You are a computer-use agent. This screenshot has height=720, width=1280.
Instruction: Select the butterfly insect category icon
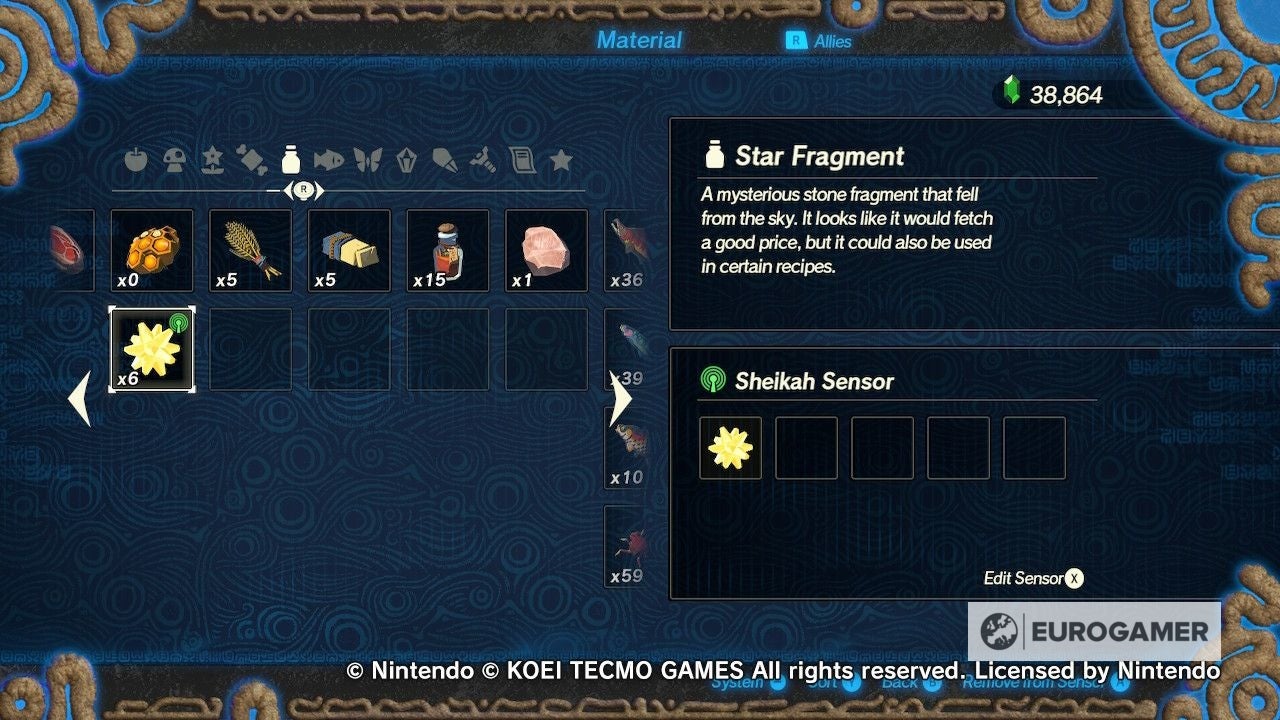pyautogui.click(x=367, y=160)
